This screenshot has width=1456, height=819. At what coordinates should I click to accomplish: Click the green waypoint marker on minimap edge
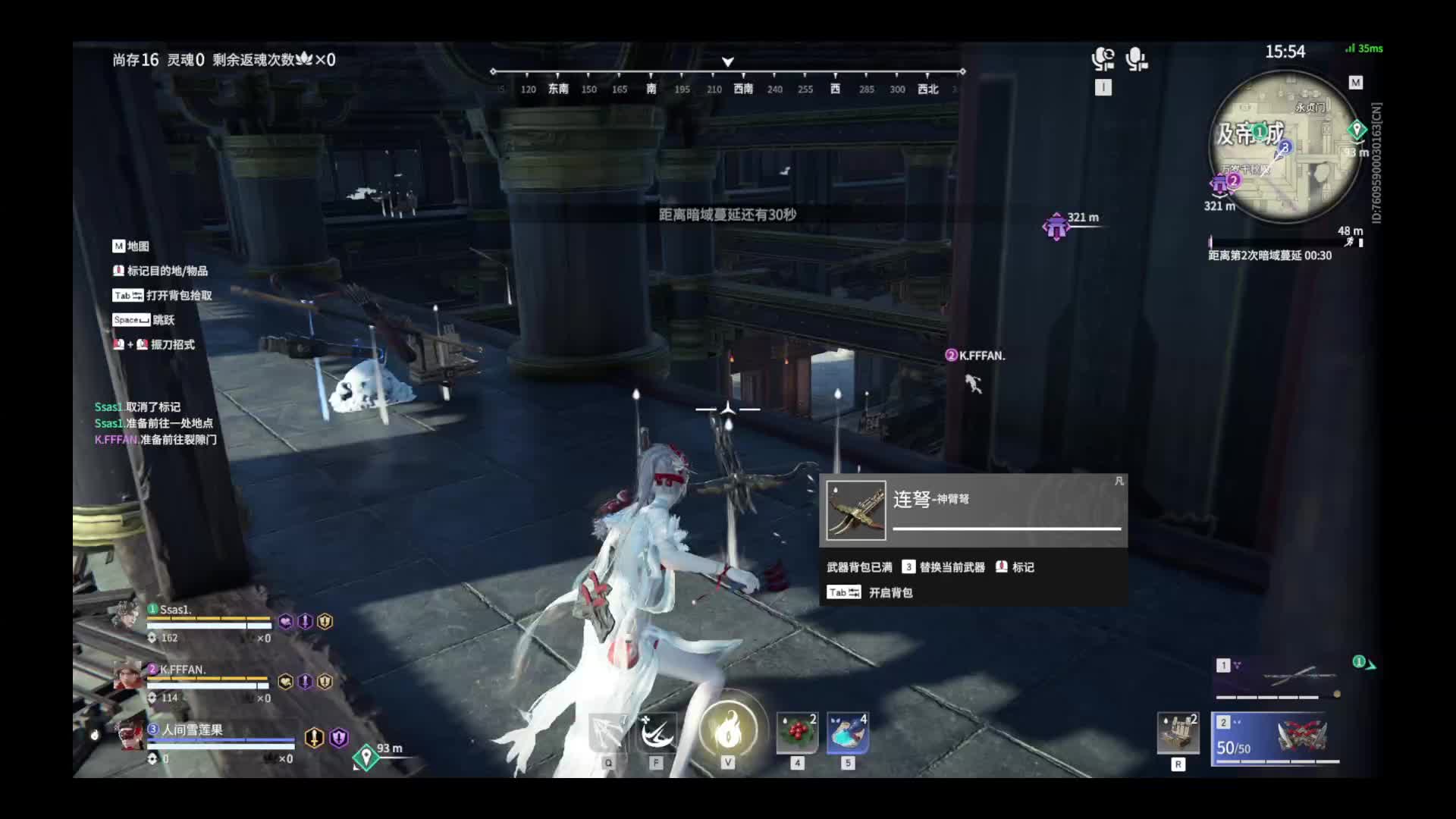1357,130
